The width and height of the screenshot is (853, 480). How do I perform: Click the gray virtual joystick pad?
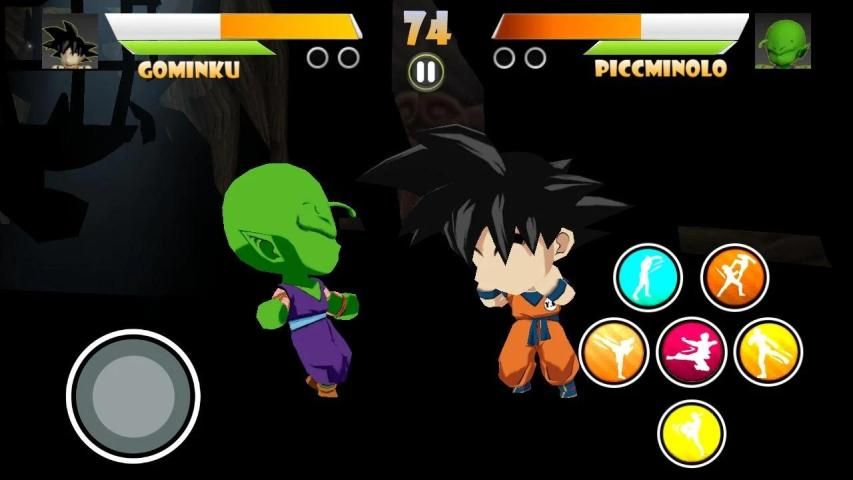pos(133,395)
